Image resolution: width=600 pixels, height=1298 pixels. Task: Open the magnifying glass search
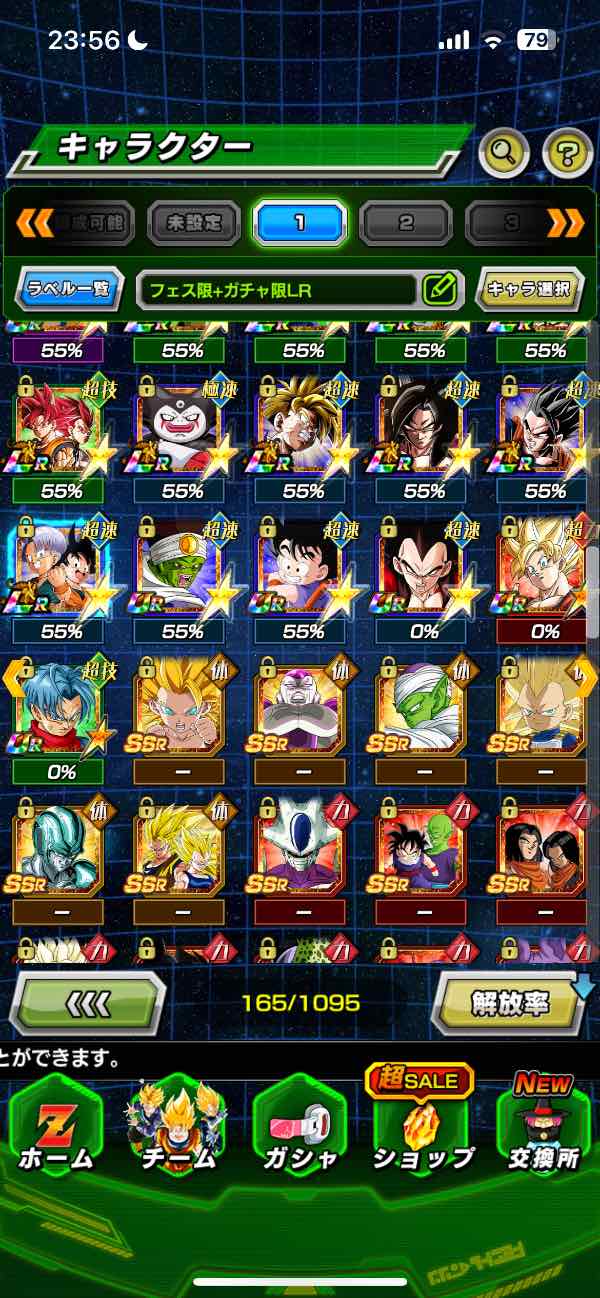(x=504, y=153)
